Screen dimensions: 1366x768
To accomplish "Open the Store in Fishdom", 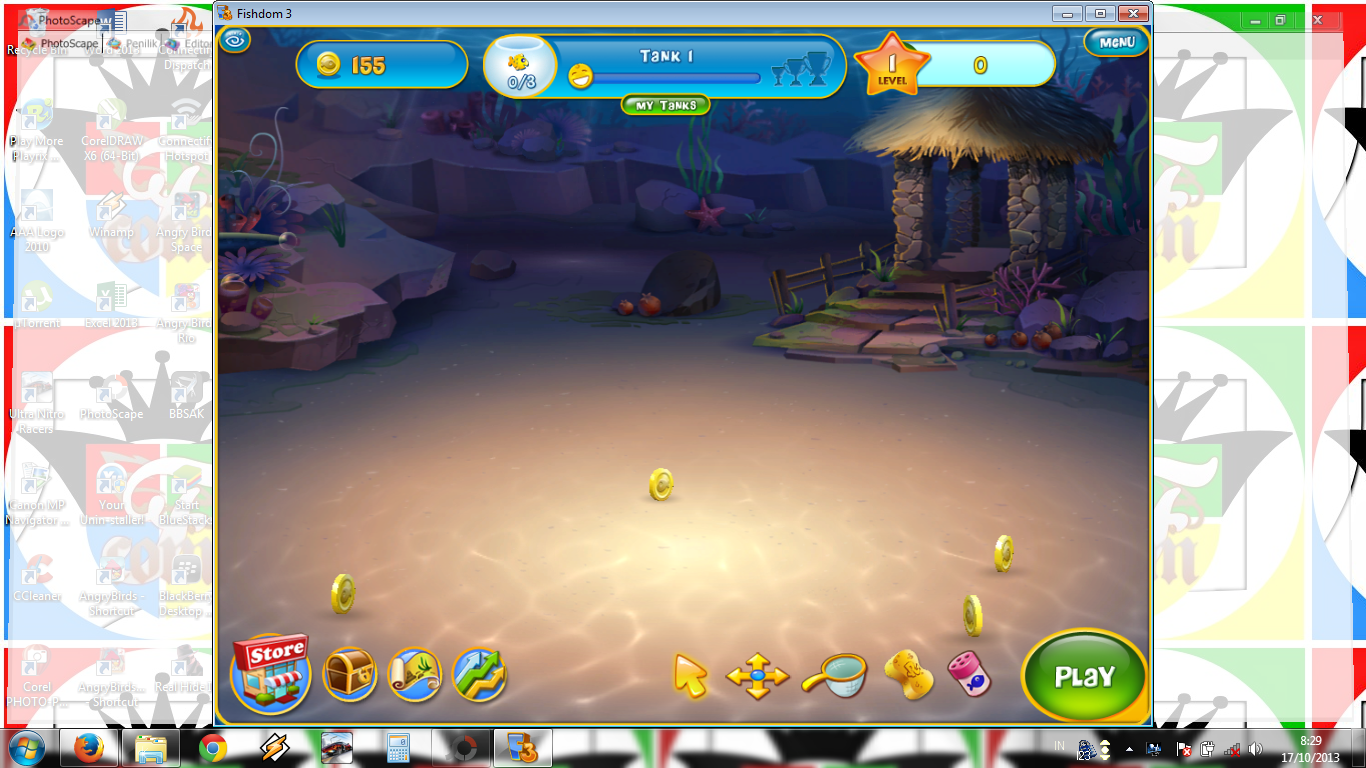I will (270, 676).
